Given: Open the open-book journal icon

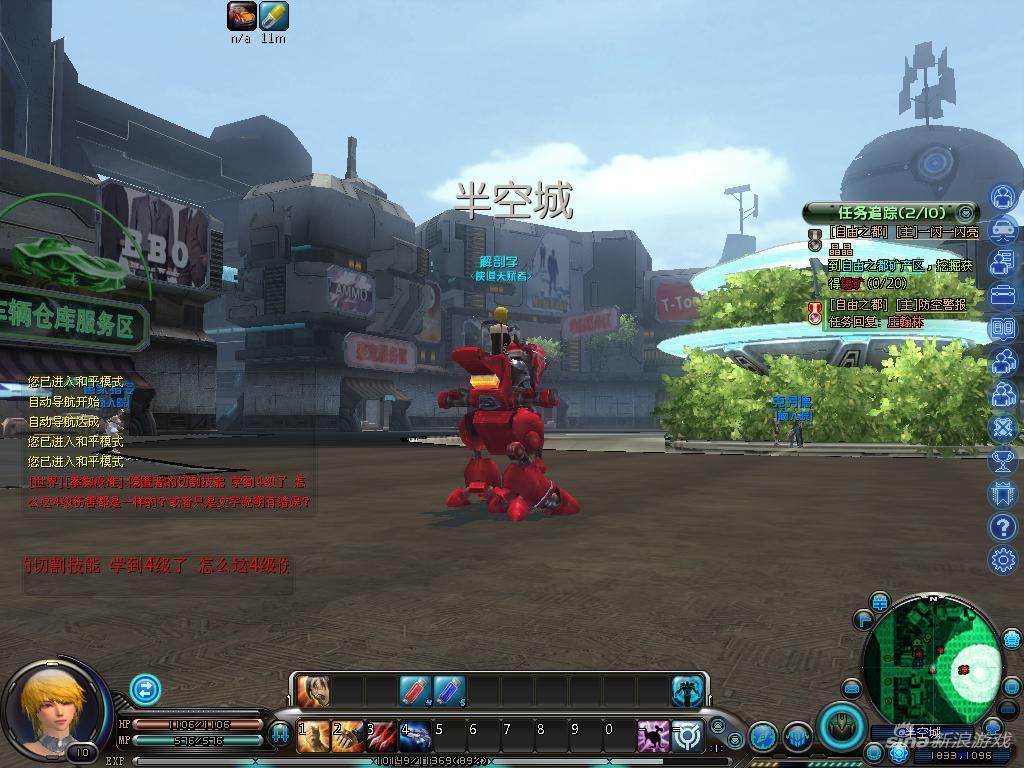Looking at the screenshot, I should 1003,328.
